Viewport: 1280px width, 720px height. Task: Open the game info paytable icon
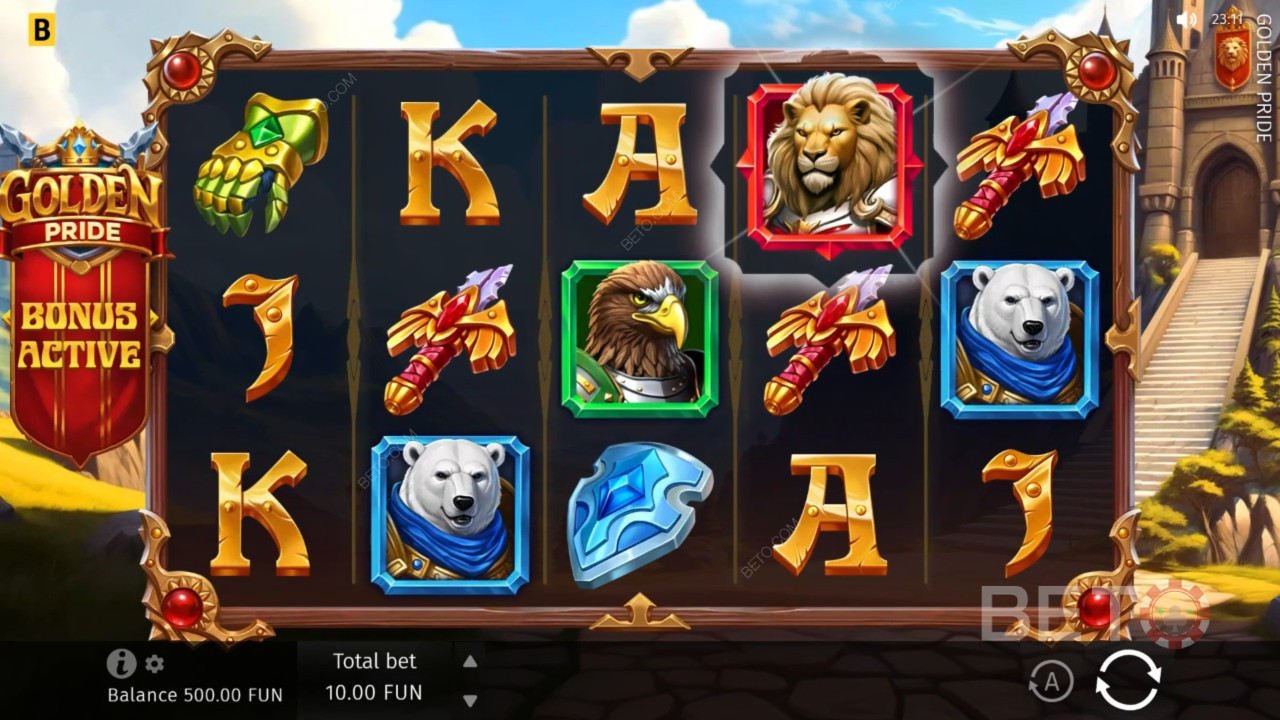pyautogui.click(x=121, y=663)
